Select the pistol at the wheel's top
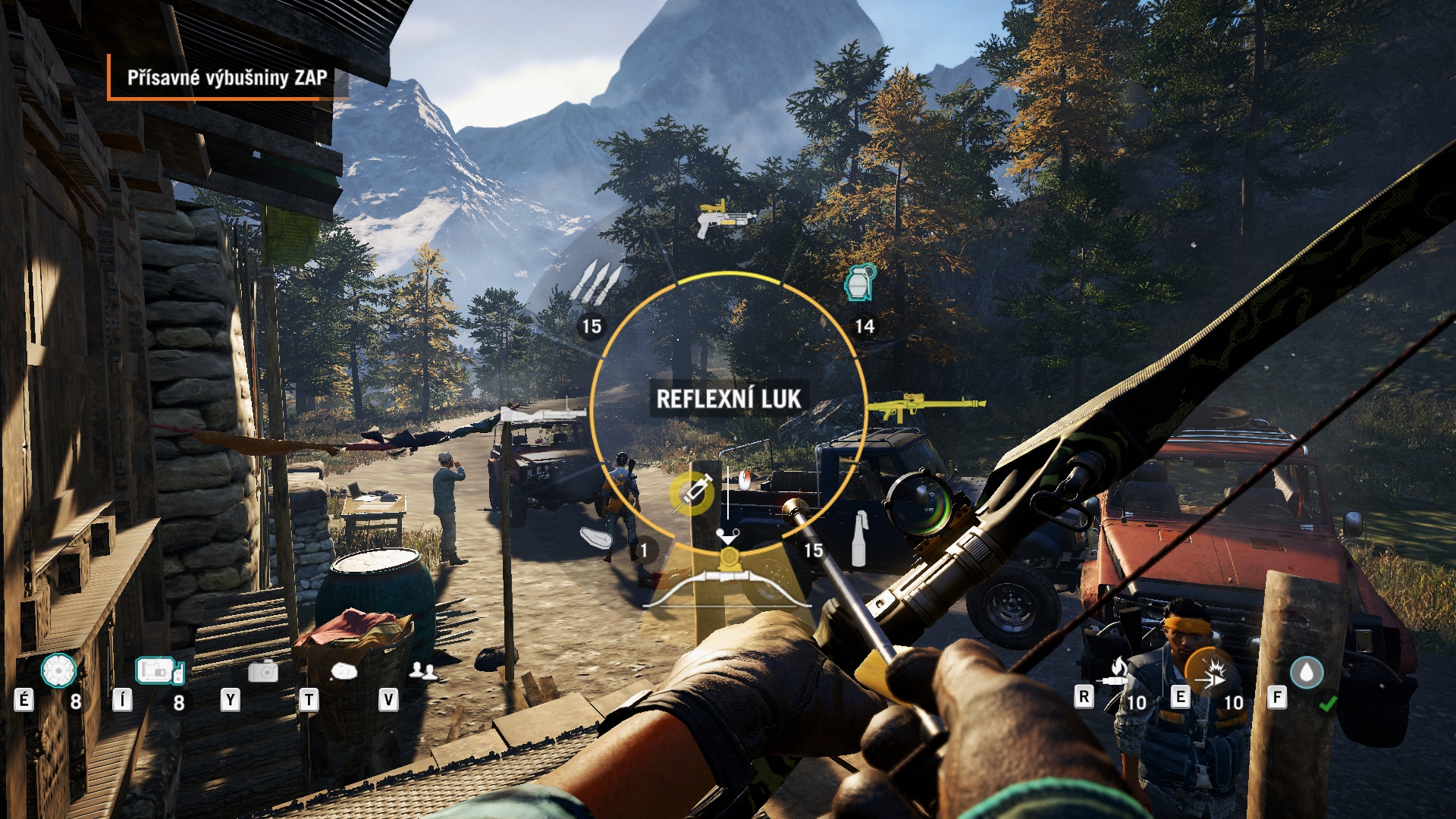1456x819 pixels. click(x=726, y=218)
